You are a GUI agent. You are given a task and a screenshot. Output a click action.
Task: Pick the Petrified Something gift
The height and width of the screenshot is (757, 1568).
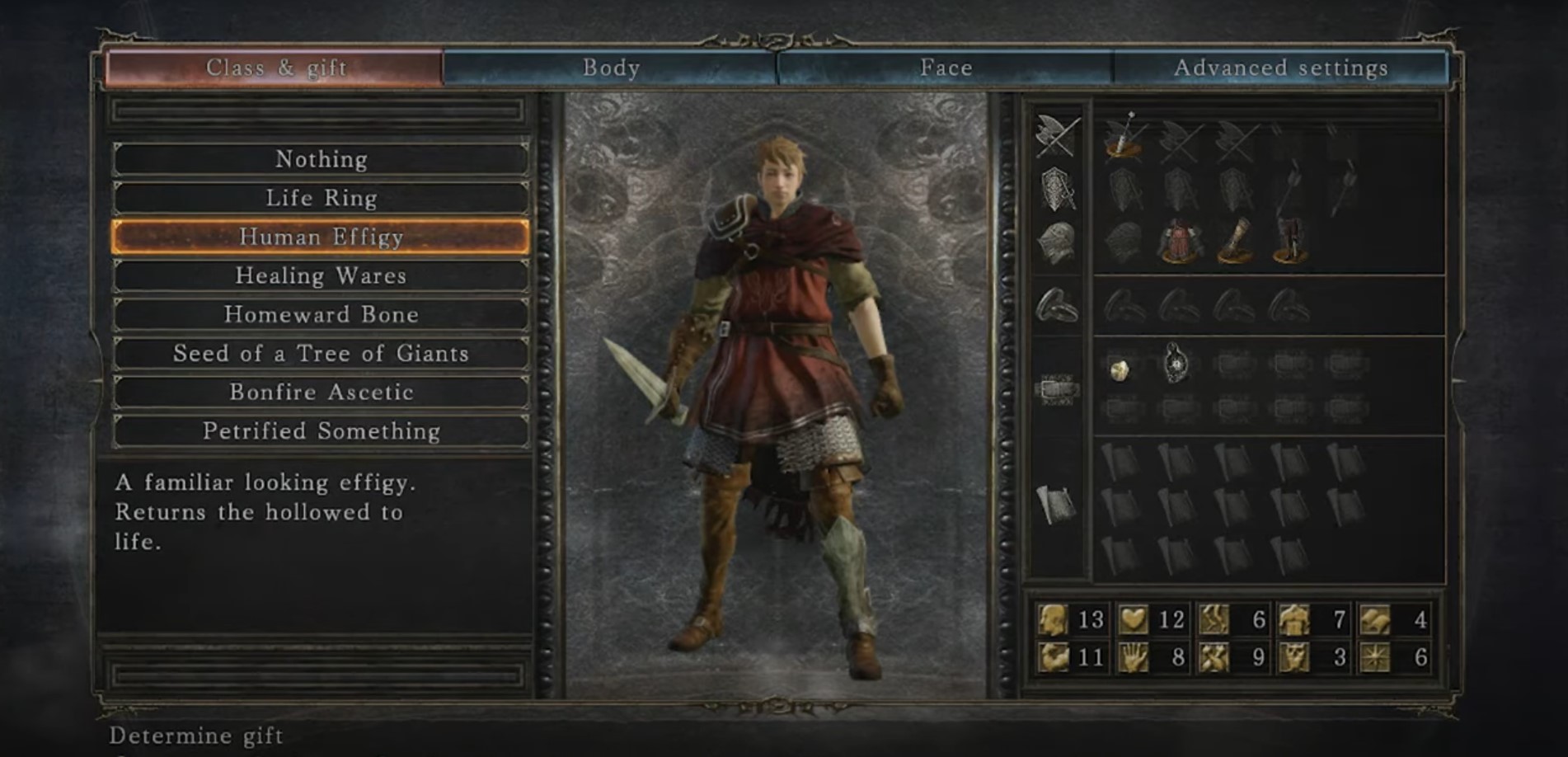pyautogui.click(x=321, y=430)
